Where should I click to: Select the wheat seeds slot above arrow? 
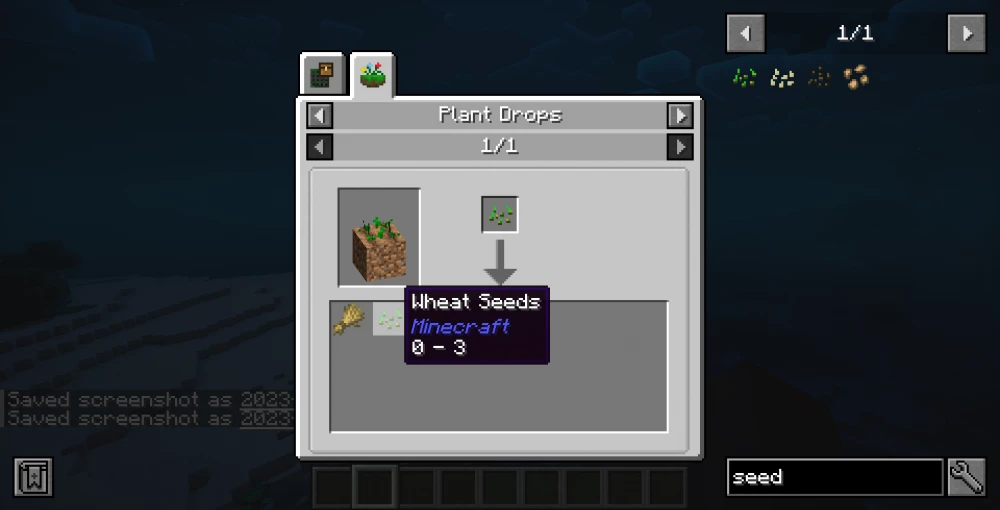coord(500,214)
